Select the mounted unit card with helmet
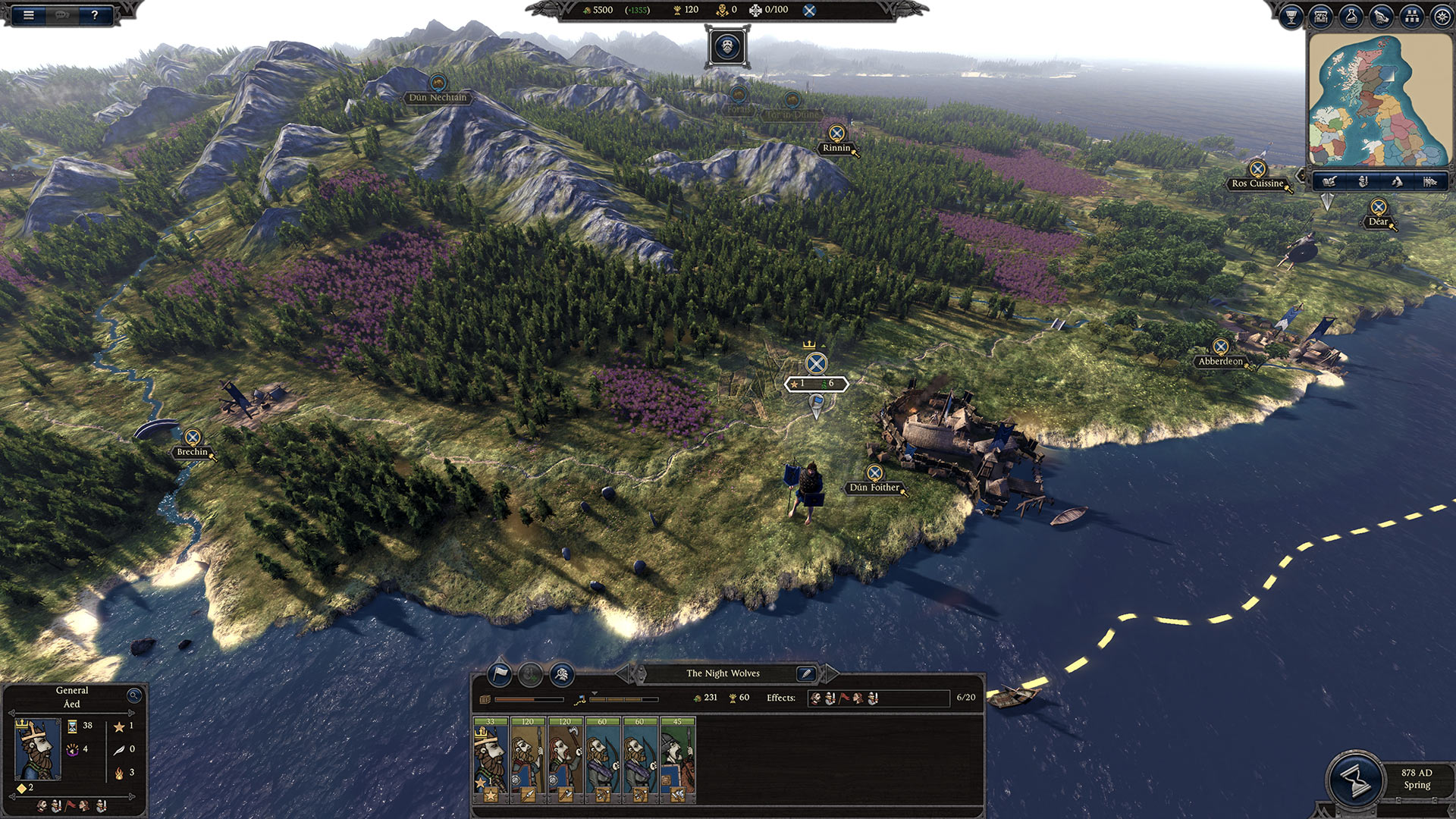 (677, 760)
